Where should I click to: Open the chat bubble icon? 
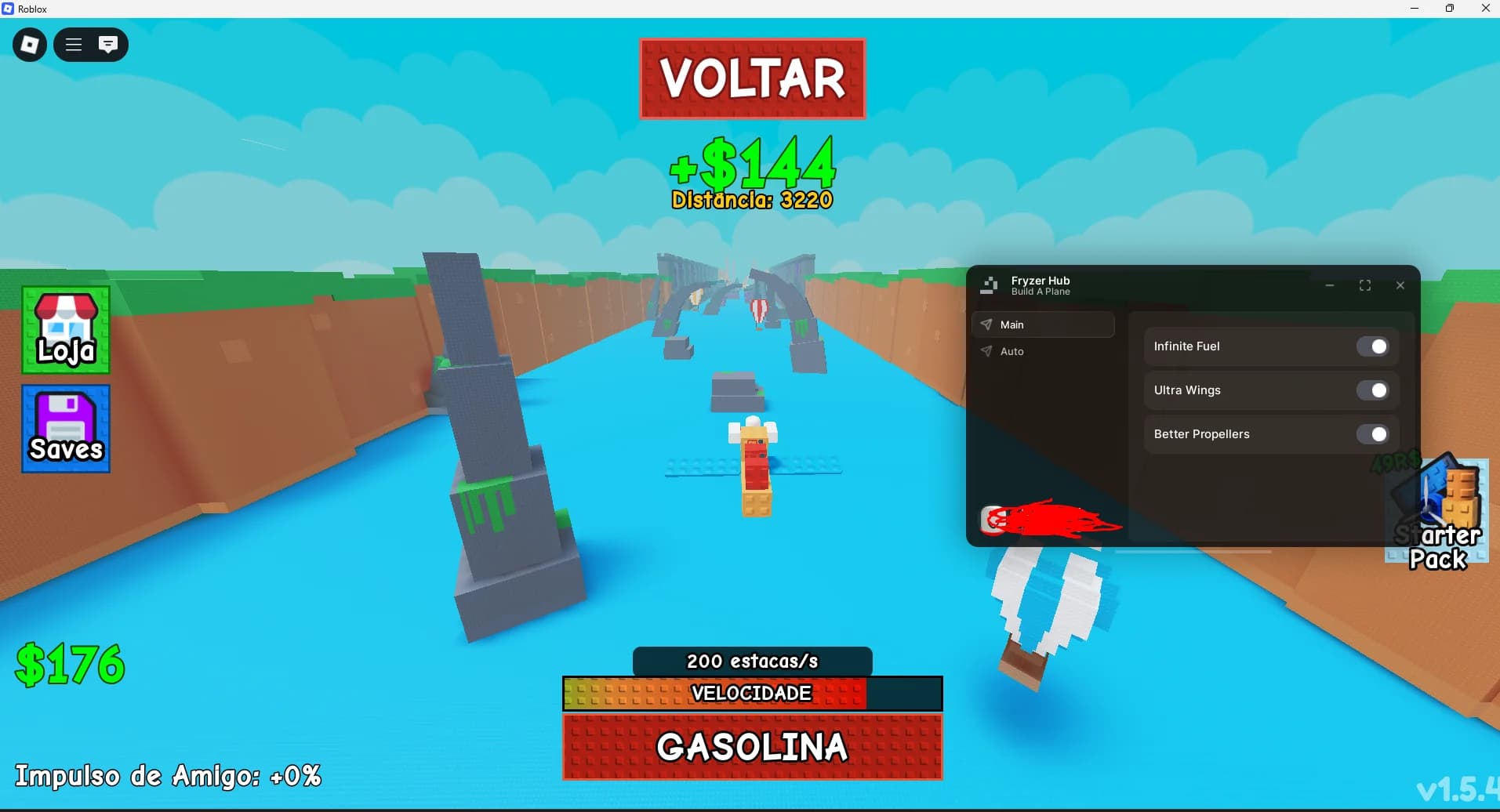[x=108, y=44]
